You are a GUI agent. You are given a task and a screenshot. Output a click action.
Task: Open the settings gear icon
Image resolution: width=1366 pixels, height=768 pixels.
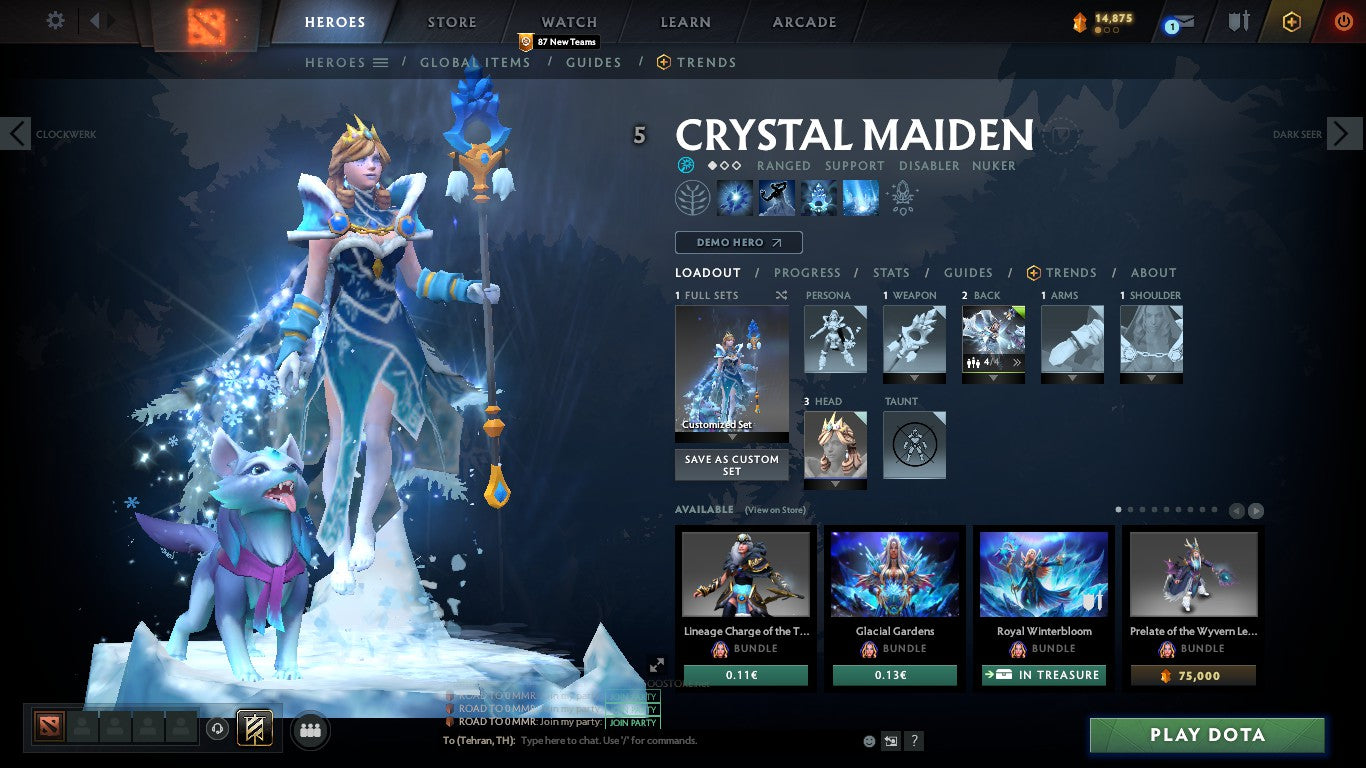55,19
